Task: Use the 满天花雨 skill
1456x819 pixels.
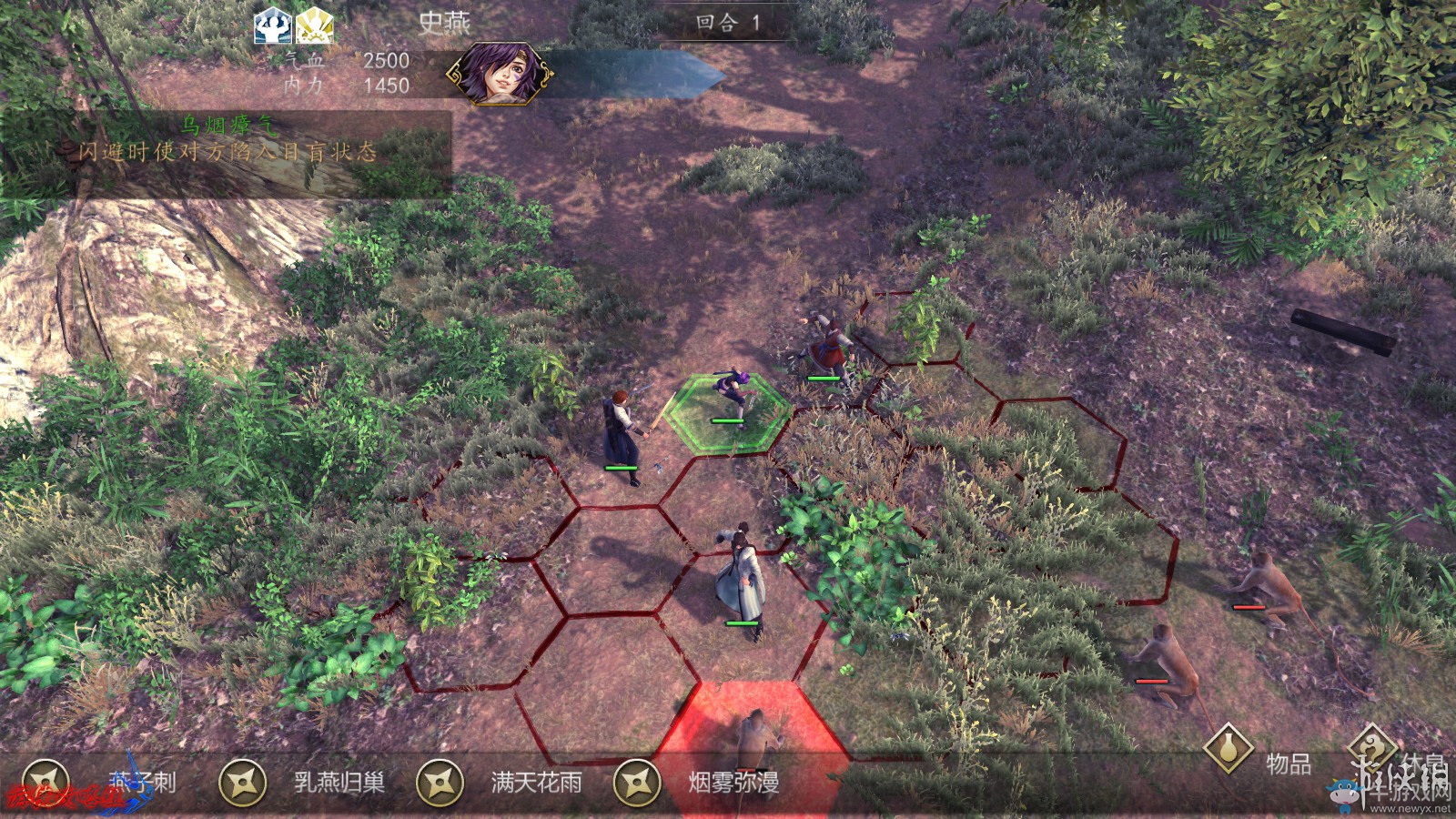Action: (x=440, y=783)
